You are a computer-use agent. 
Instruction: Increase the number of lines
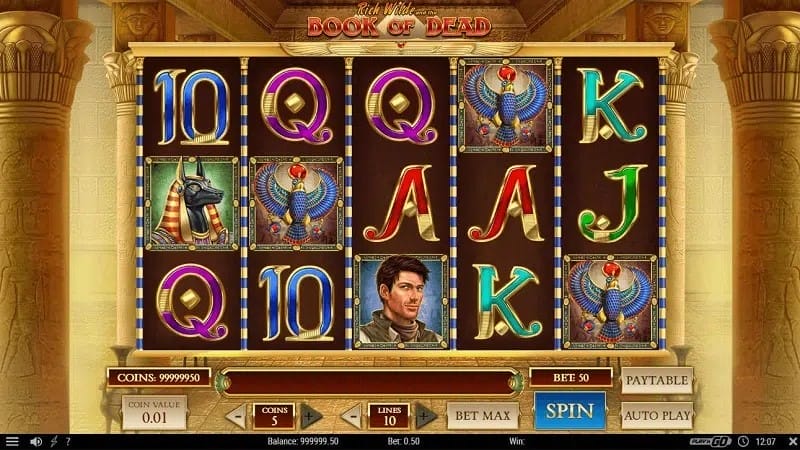coord(426,415)
